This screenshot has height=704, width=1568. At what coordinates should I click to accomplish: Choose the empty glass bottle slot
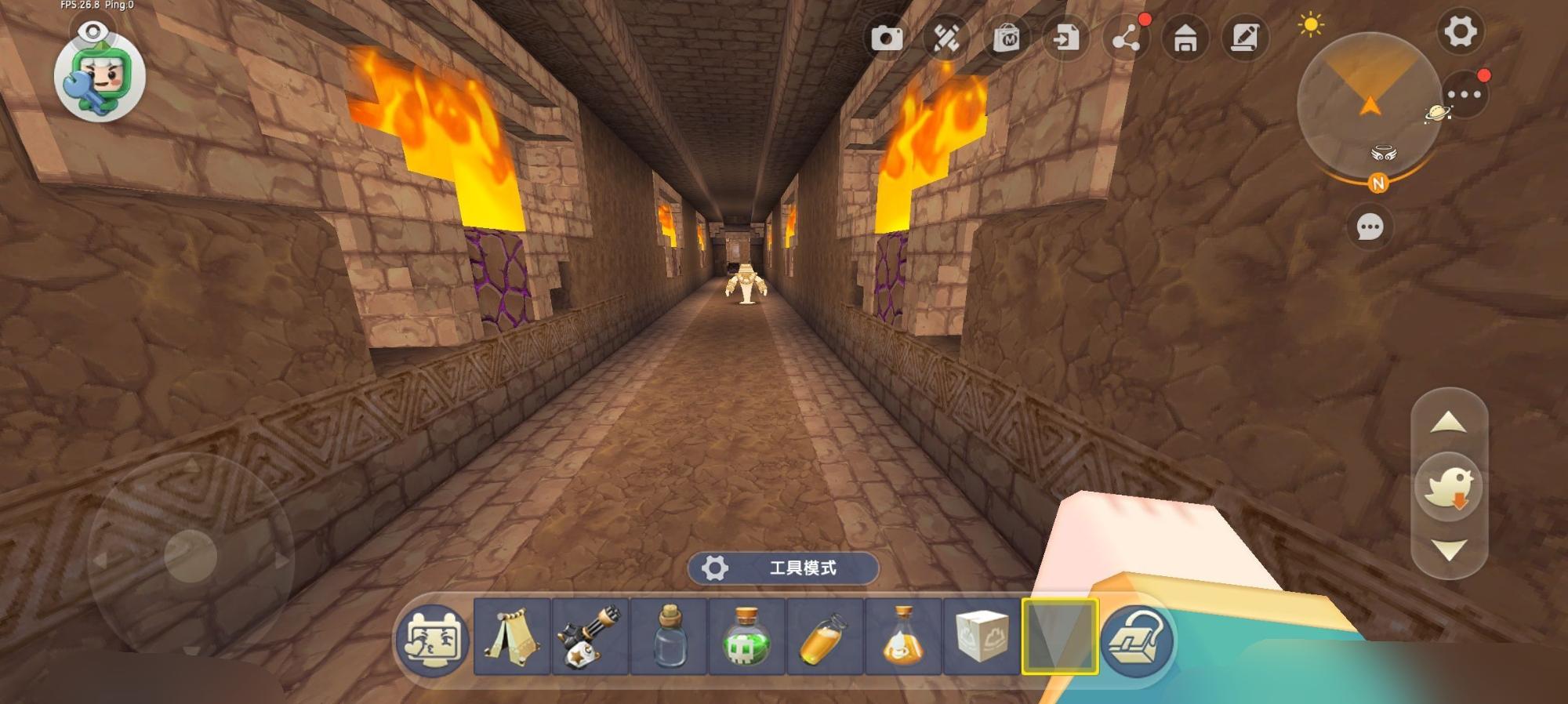pos(669,637)
